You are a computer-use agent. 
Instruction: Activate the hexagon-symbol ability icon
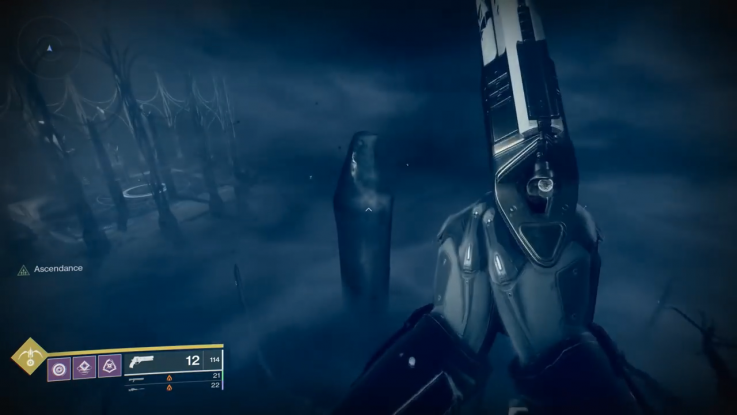coord(110,368)
